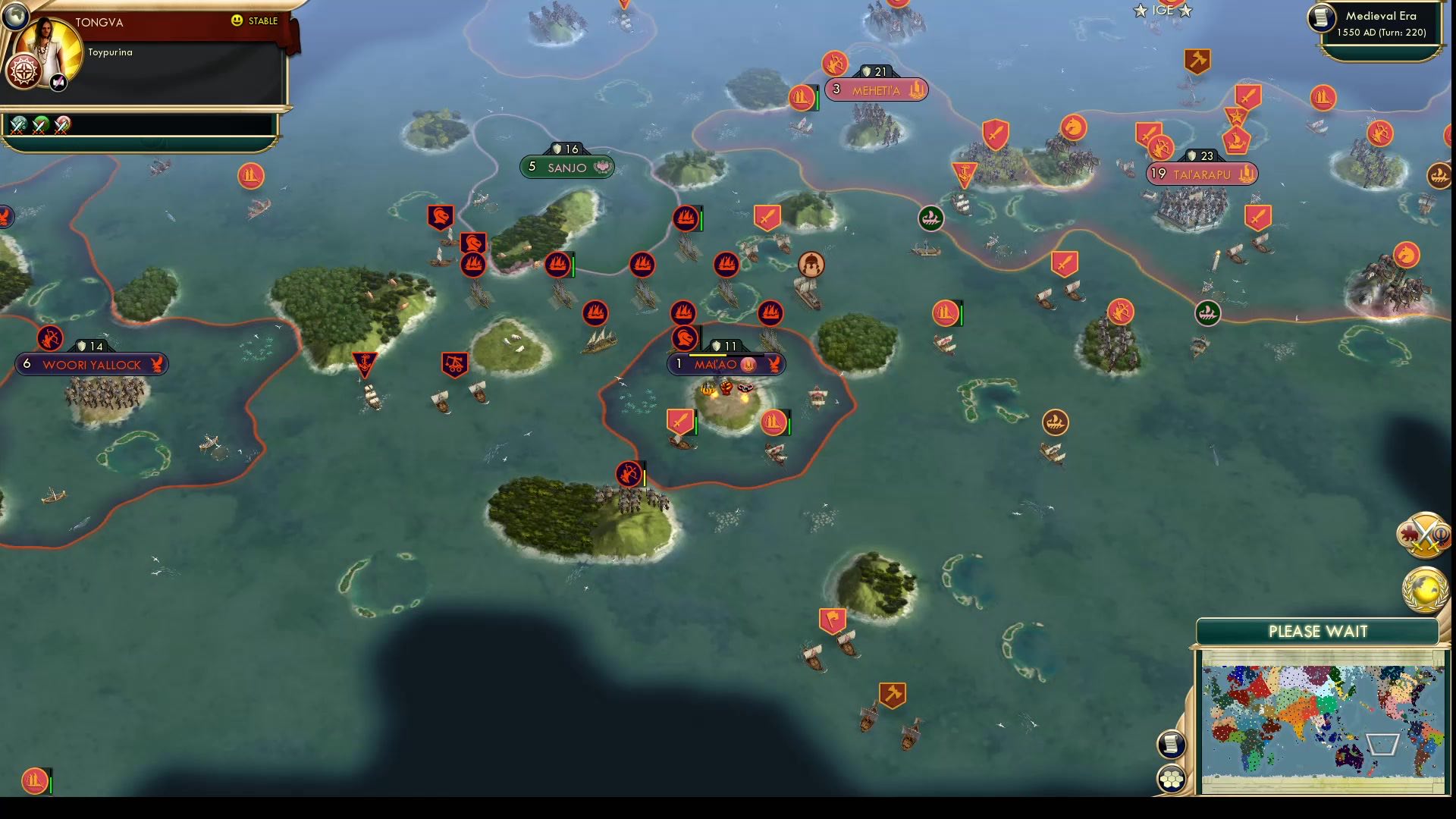
Task: Select the swordsman unit flag near Mai'ao
Action: click(679, 423)
